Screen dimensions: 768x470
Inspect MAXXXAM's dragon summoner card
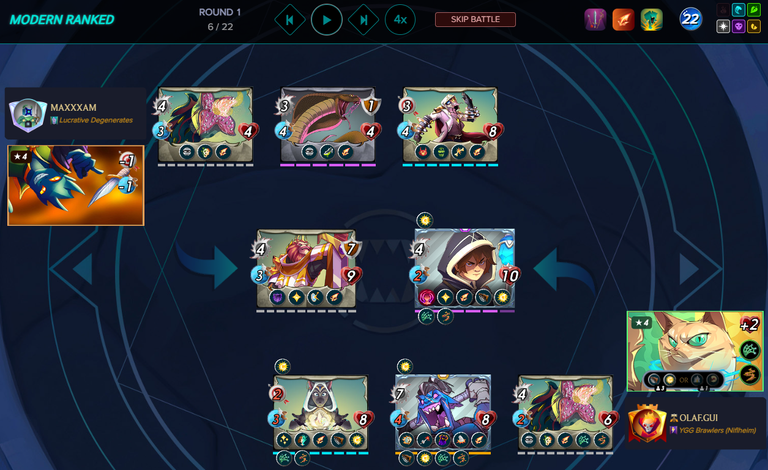click(x=76, y=185)
